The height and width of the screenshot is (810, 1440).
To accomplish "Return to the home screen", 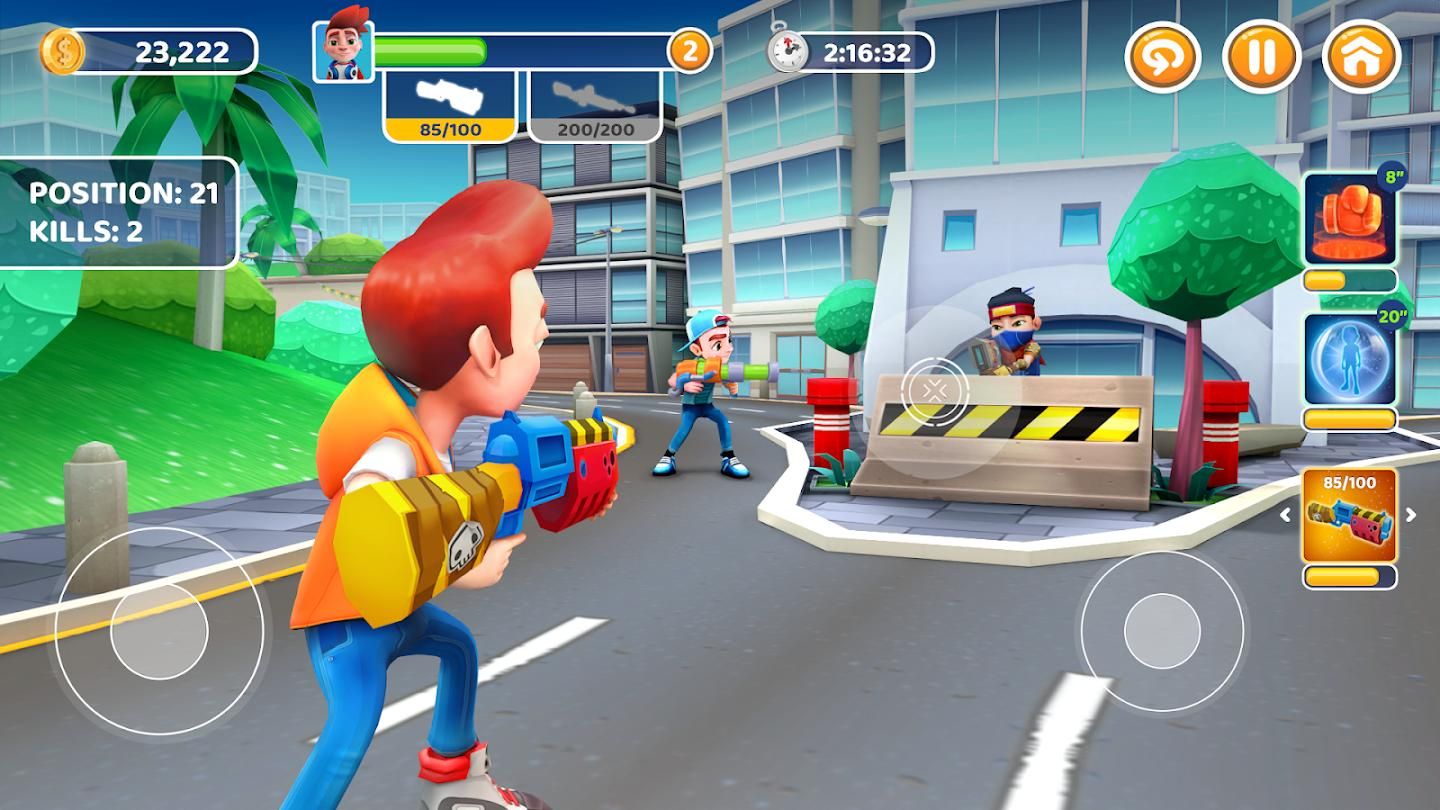I will click(x=1360, y=57).
